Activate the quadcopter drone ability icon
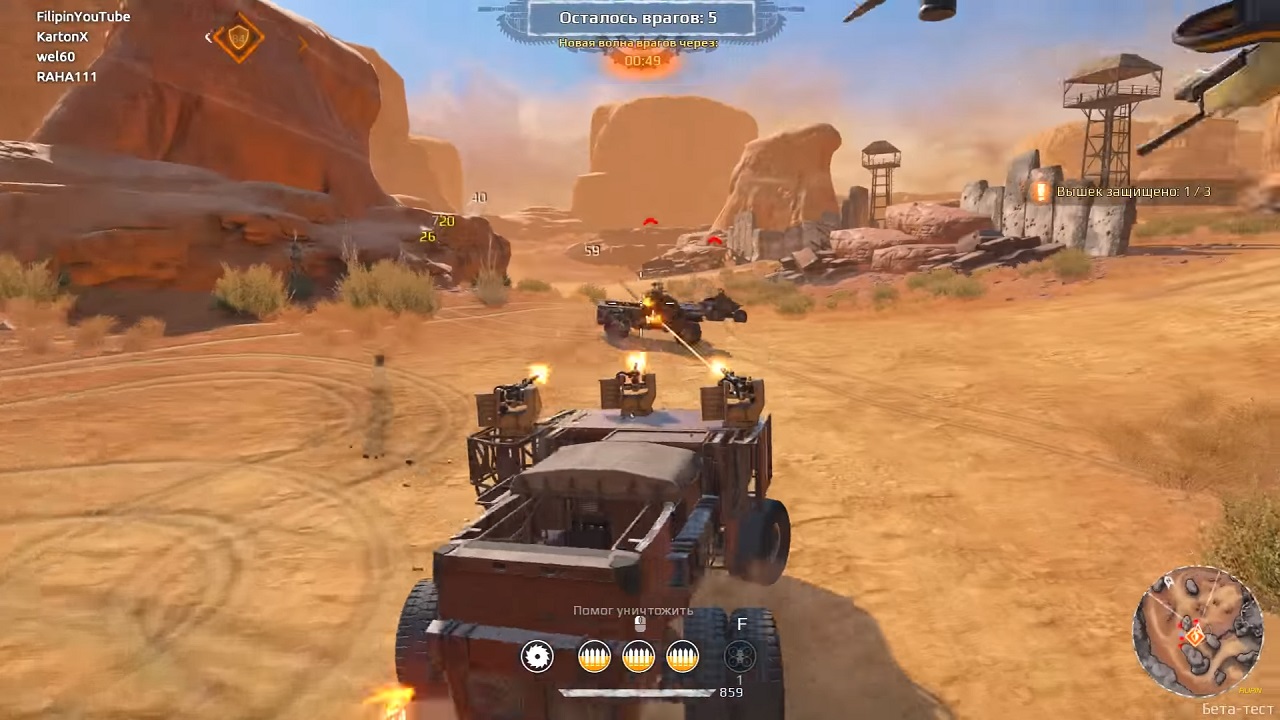The width and height of the screenshot is (1280, 720). point(740,656)
